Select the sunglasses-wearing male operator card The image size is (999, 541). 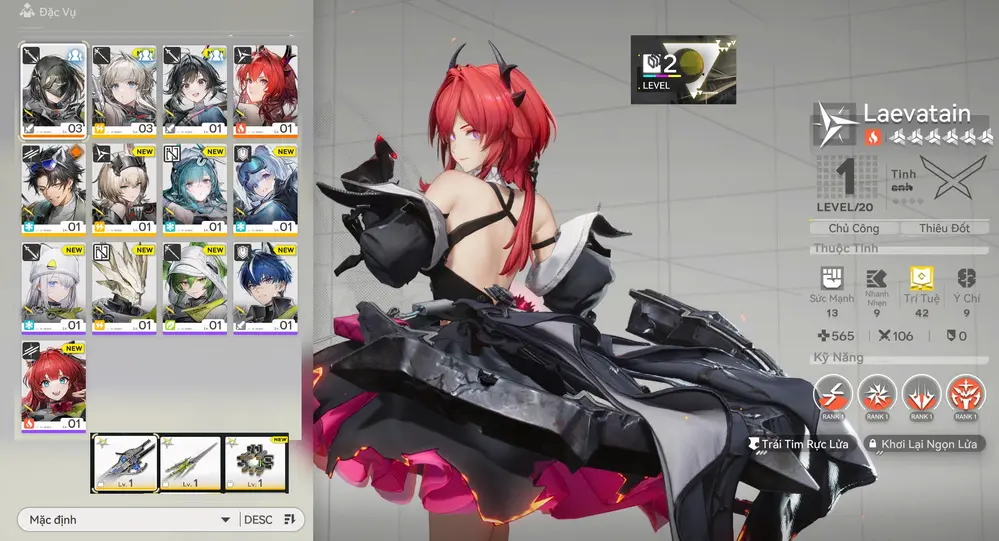pyautogui.click(x=54, y=189)
